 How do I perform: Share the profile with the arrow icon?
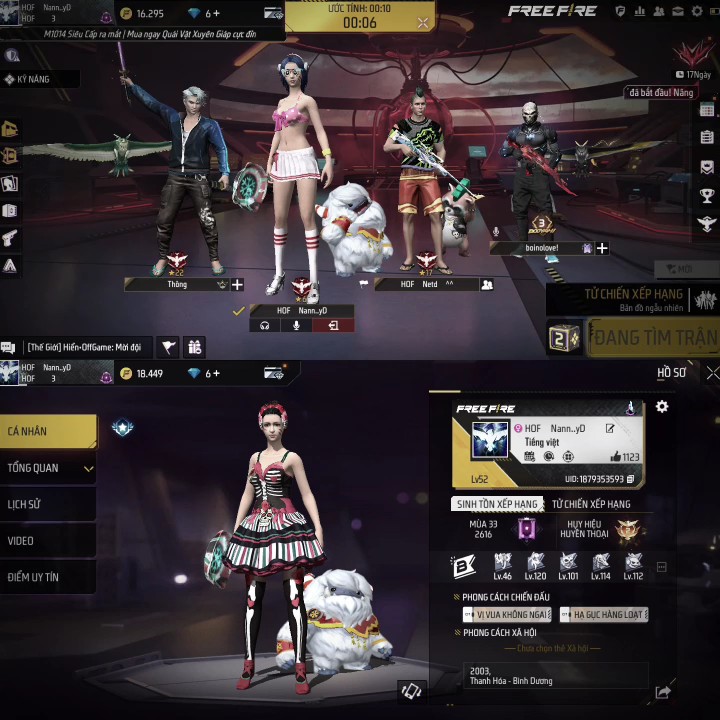tap(661, 692)
